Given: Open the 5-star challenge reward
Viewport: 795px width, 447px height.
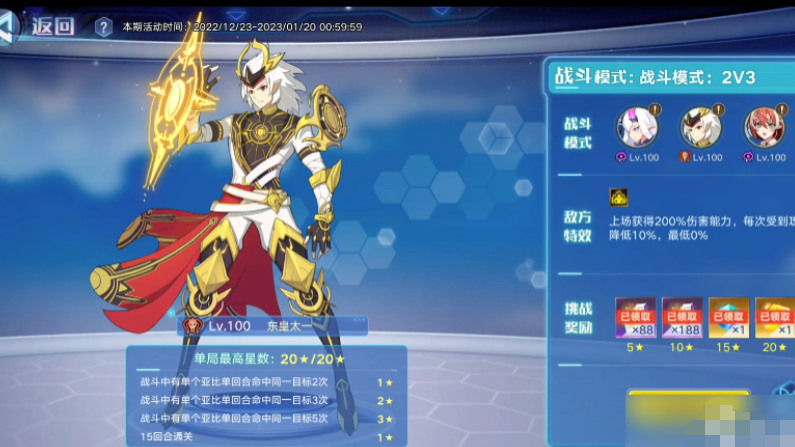Looking at the screenshot, I should click(x=636, y=316).
